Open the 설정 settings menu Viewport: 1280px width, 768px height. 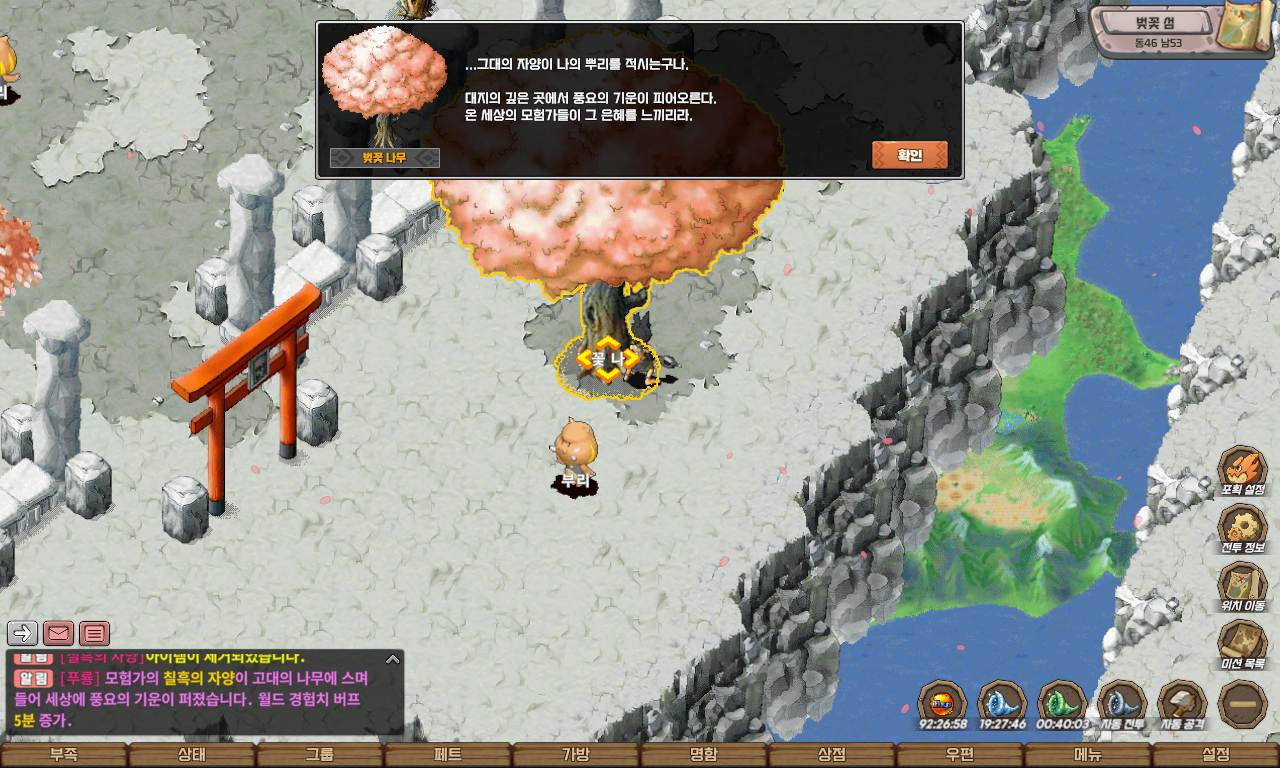click(1216, 755)
